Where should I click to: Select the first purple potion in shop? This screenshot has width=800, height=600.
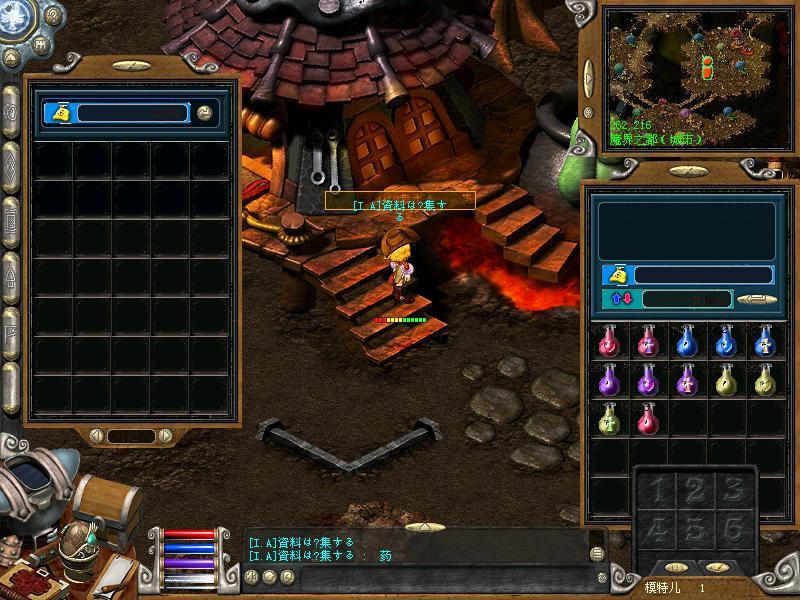click(x=606, y=381)
